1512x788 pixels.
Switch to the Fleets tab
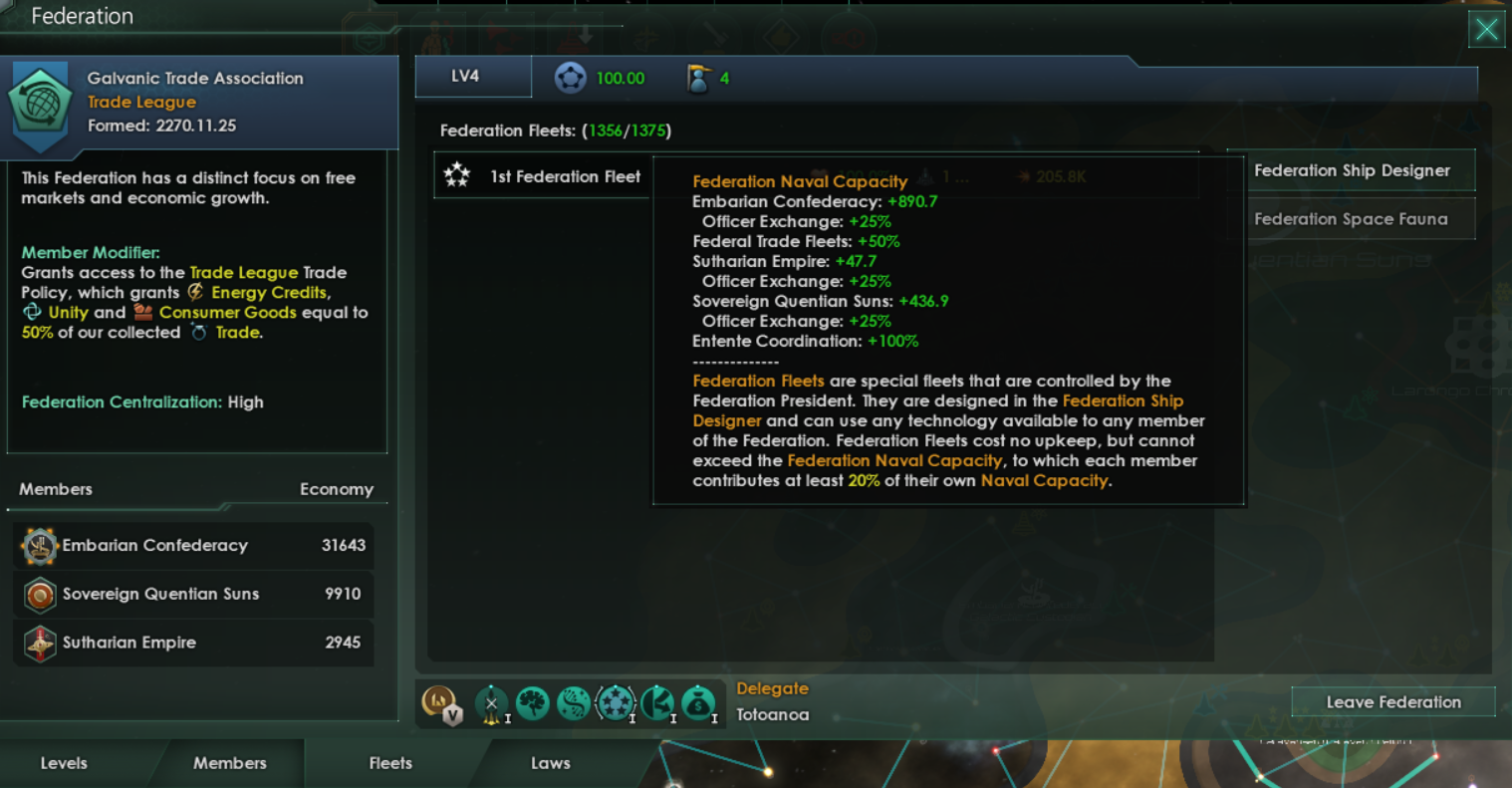pos(389,763)
